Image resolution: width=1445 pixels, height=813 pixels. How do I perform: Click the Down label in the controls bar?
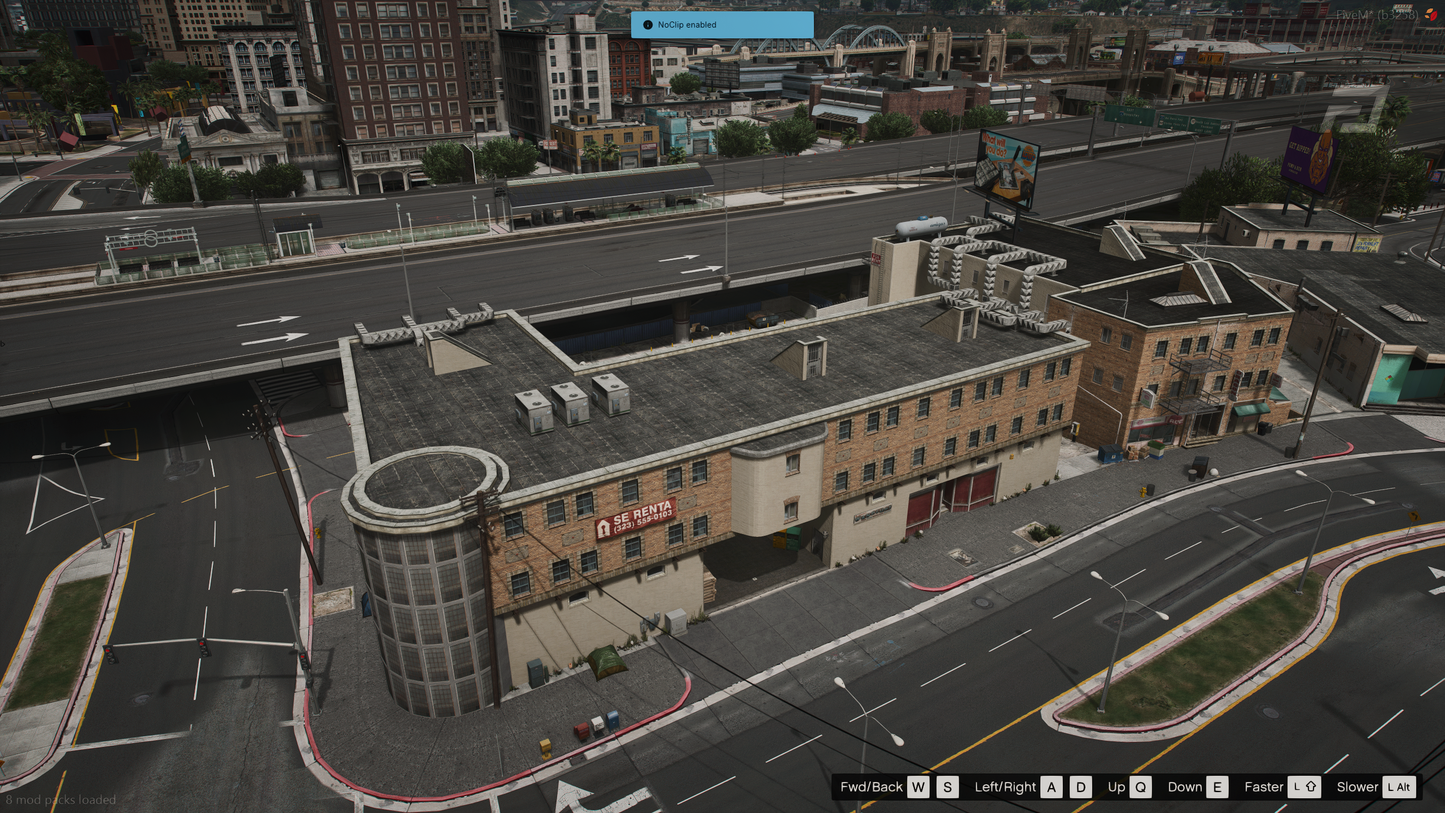pyautogui.click(x=1185, y=787)
